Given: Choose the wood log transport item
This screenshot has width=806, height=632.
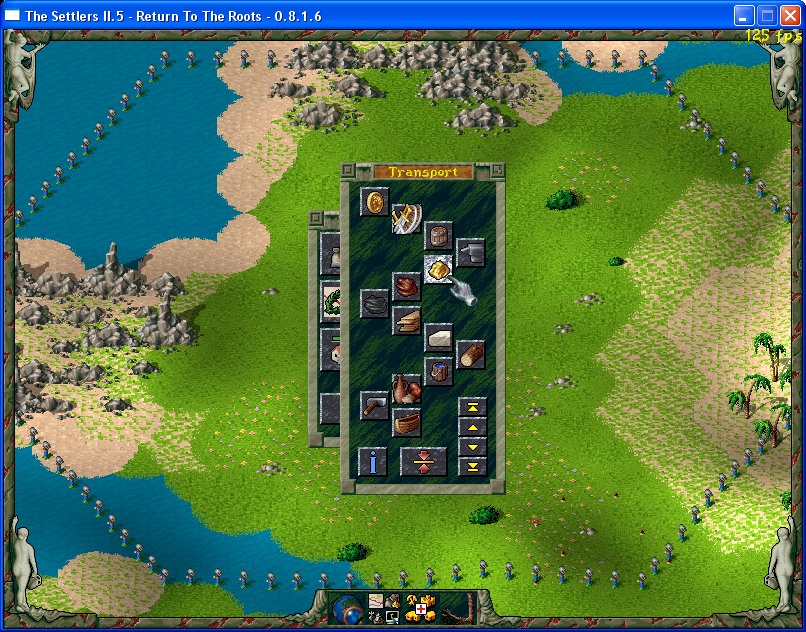Looking at the screenshot, I should (x=470, y=354).
